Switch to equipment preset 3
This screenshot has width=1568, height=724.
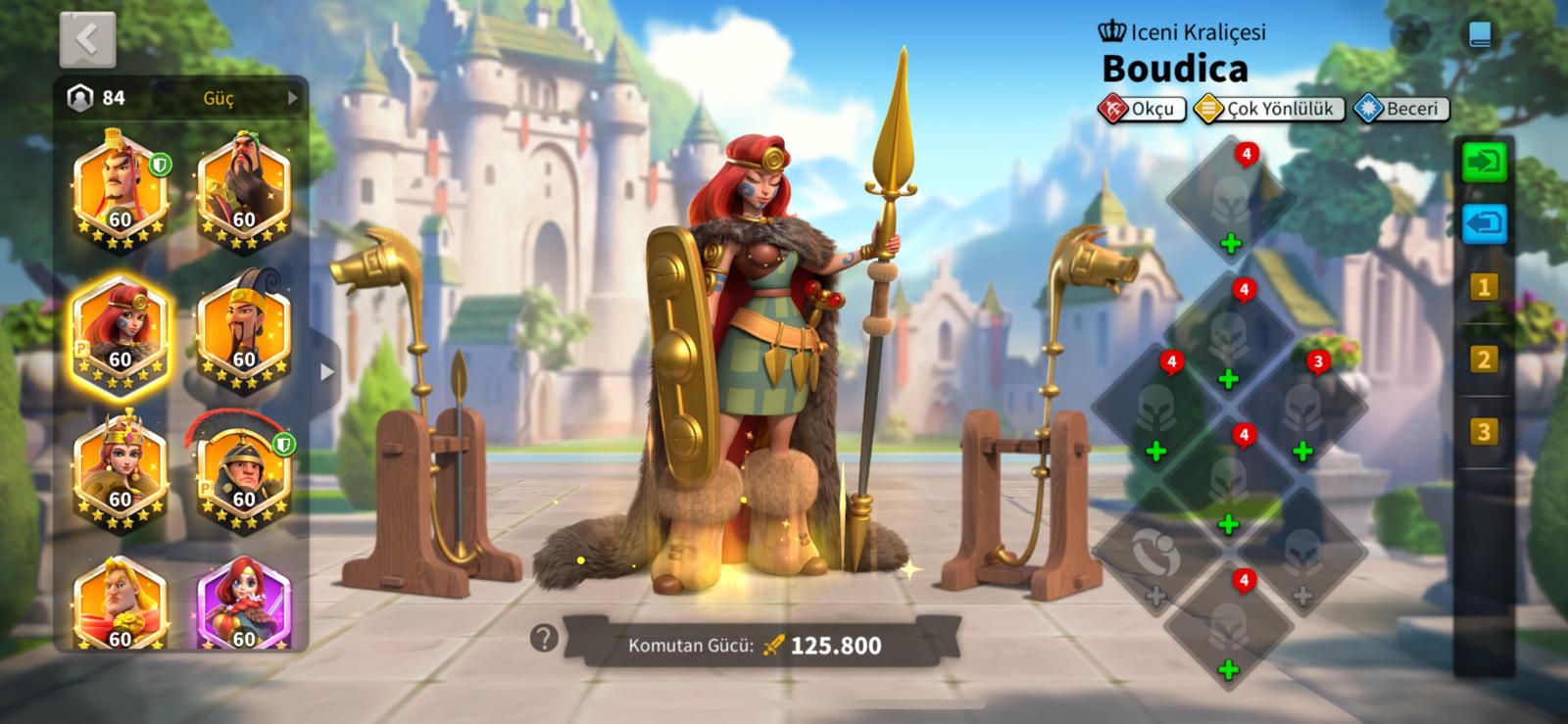click(x=1483, y=432)
